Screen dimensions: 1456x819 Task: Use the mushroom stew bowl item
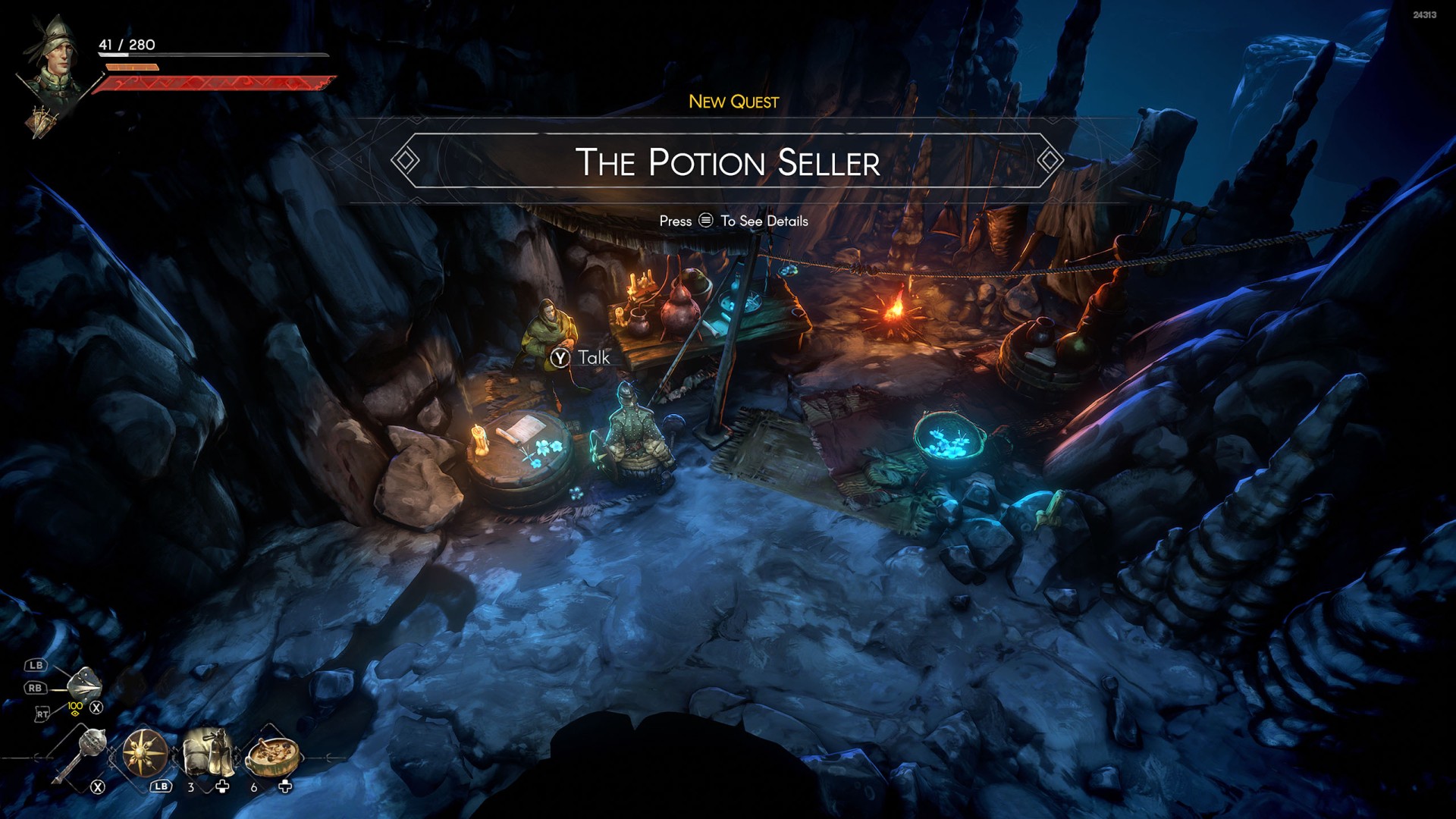tap(273, 755)
